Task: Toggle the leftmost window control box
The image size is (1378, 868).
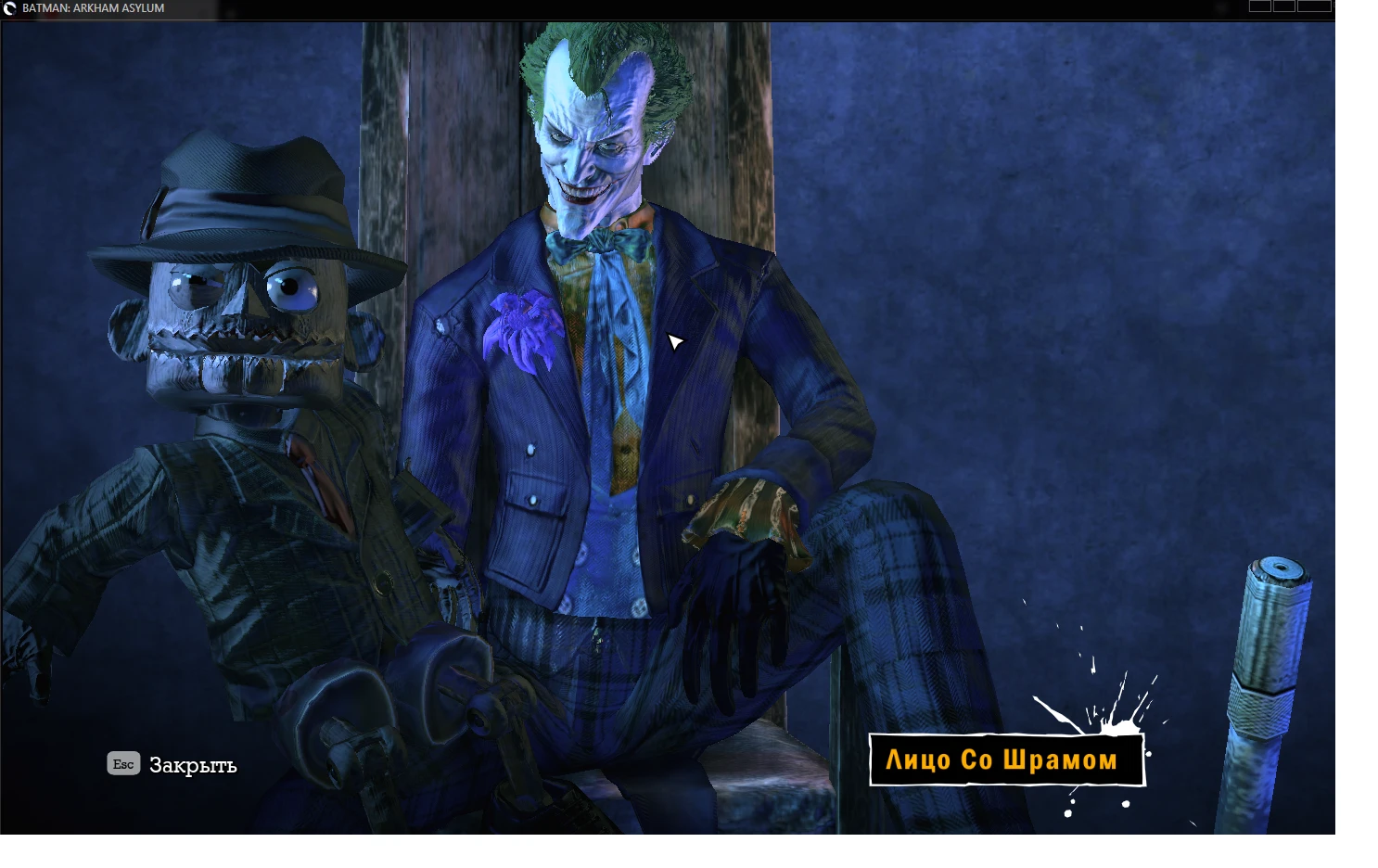Action: [1258, 8]
